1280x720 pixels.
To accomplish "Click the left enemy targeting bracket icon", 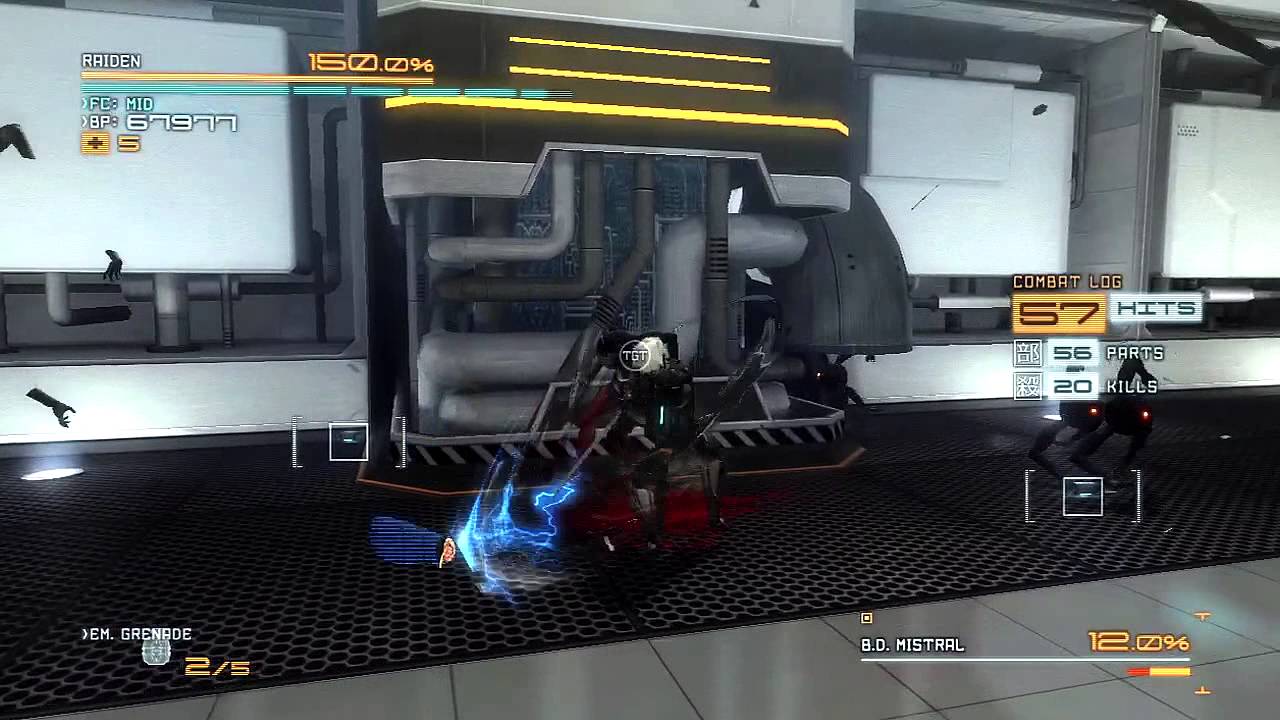I will (347, 440).
